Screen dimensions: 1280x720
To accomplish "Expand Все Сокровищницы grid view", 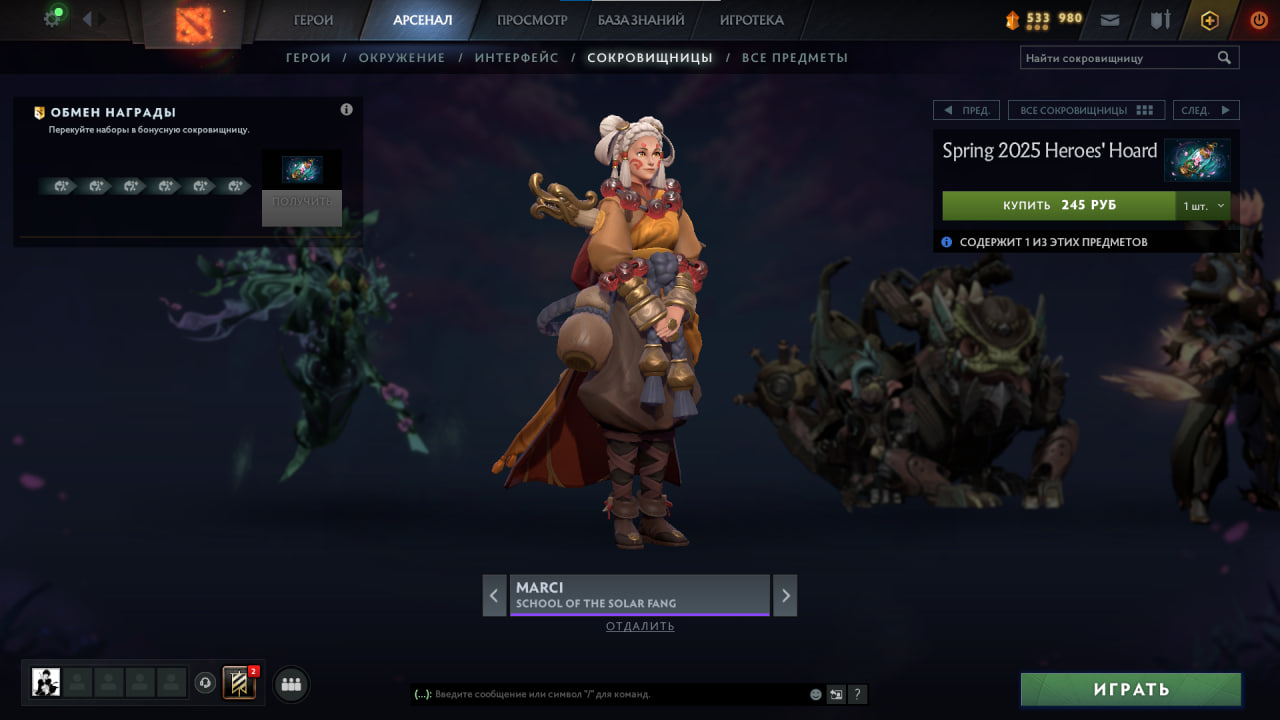I will (1087, 110).
